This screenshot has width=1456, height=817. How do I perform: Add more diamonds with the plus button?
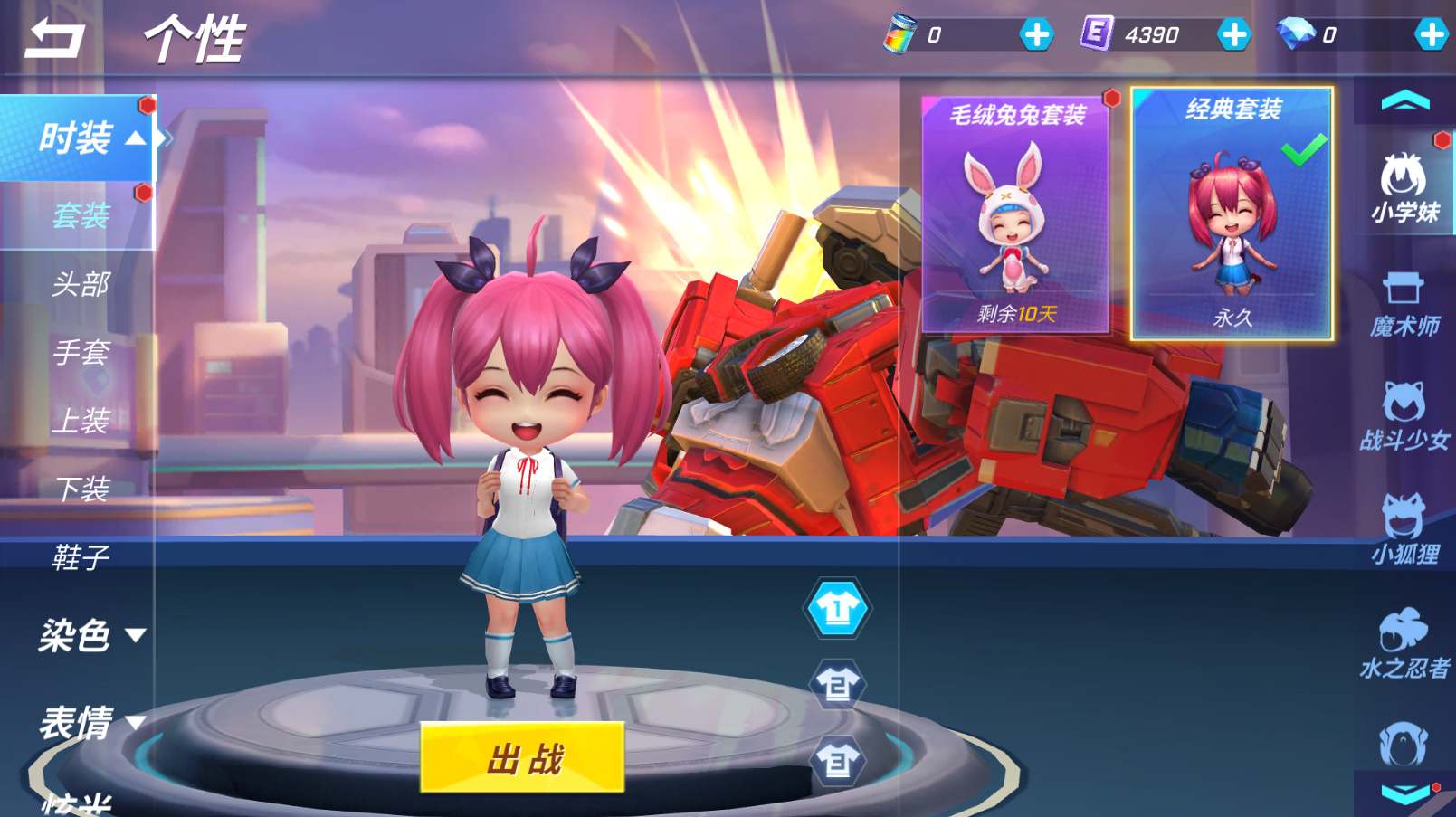(1431, 35)
